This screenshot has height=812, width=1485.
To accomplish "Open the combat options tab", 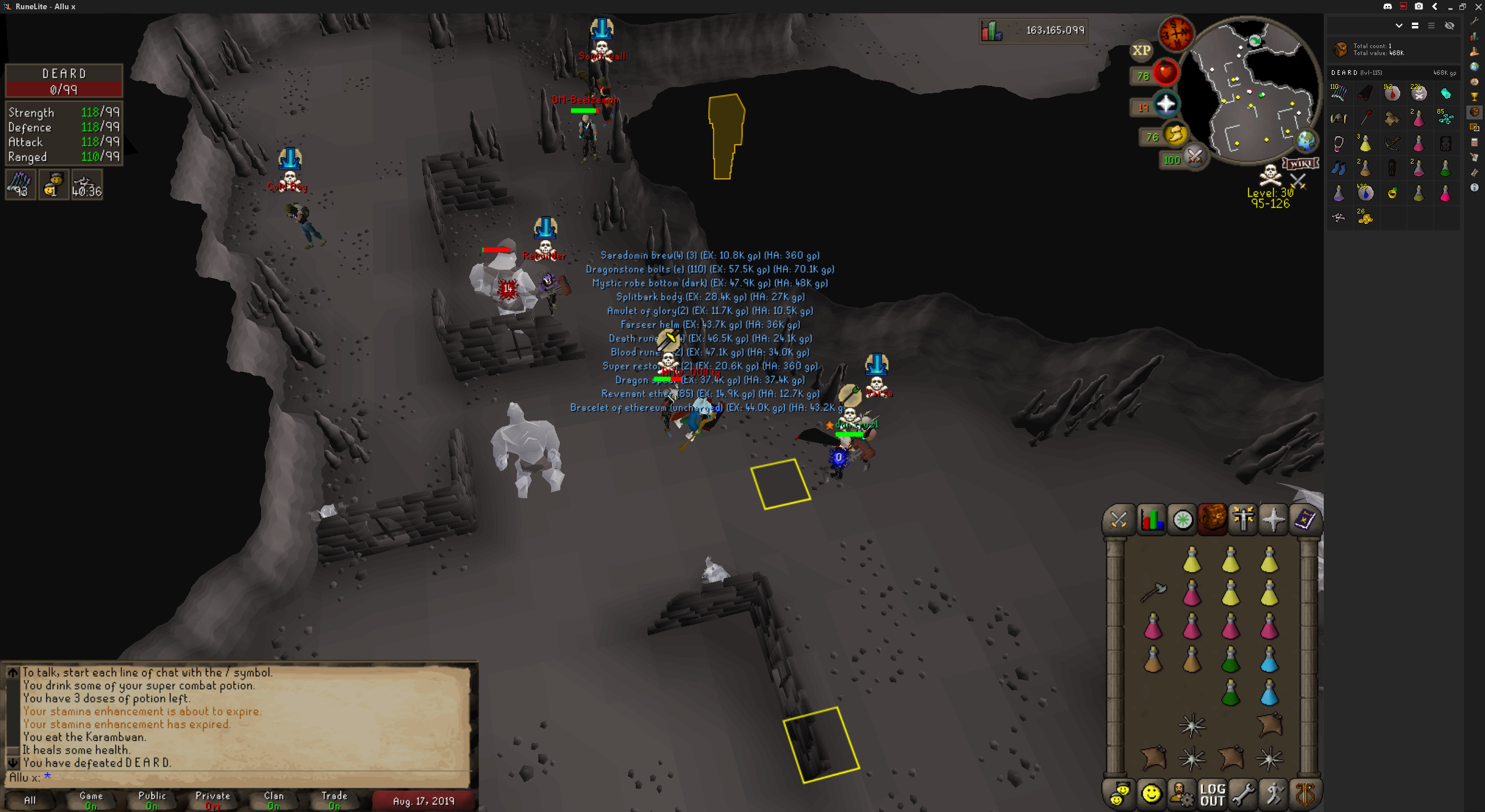I will coord(1119,519).
